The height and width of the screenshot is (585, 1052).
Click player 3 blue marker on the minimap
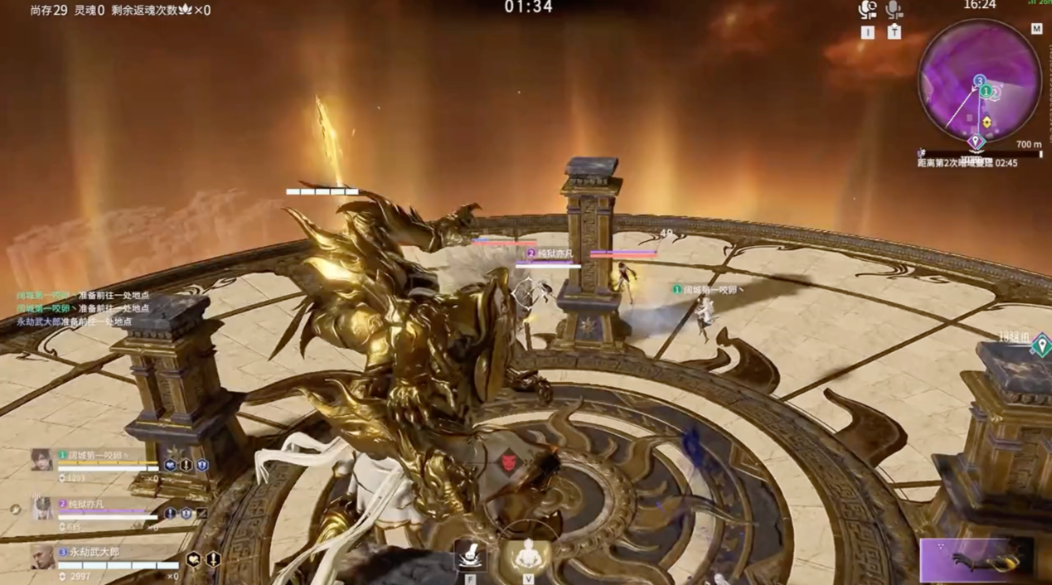pos(980,81)
